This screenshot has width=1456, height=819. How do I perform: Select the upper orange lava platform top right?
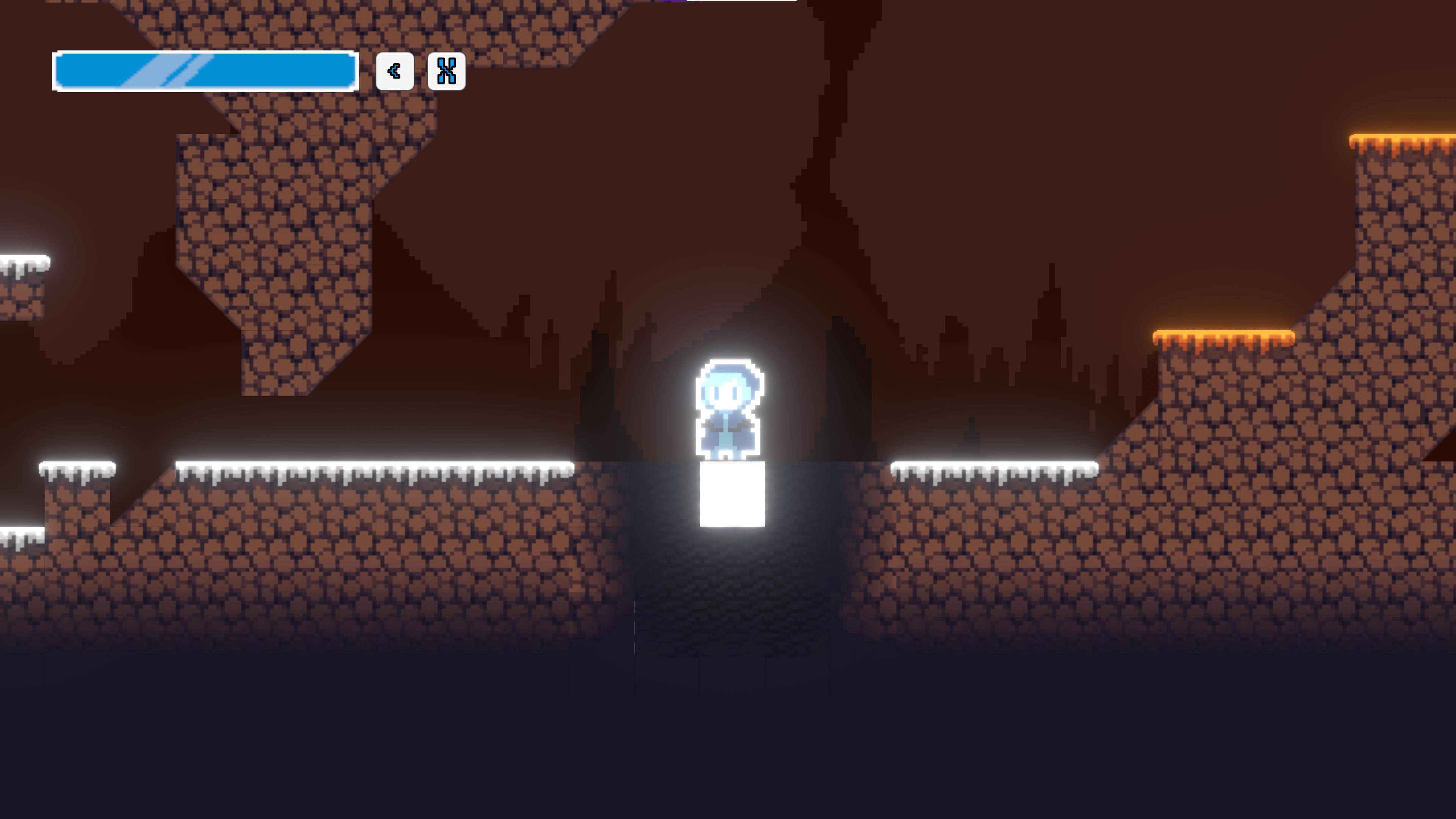[1402, 138]
